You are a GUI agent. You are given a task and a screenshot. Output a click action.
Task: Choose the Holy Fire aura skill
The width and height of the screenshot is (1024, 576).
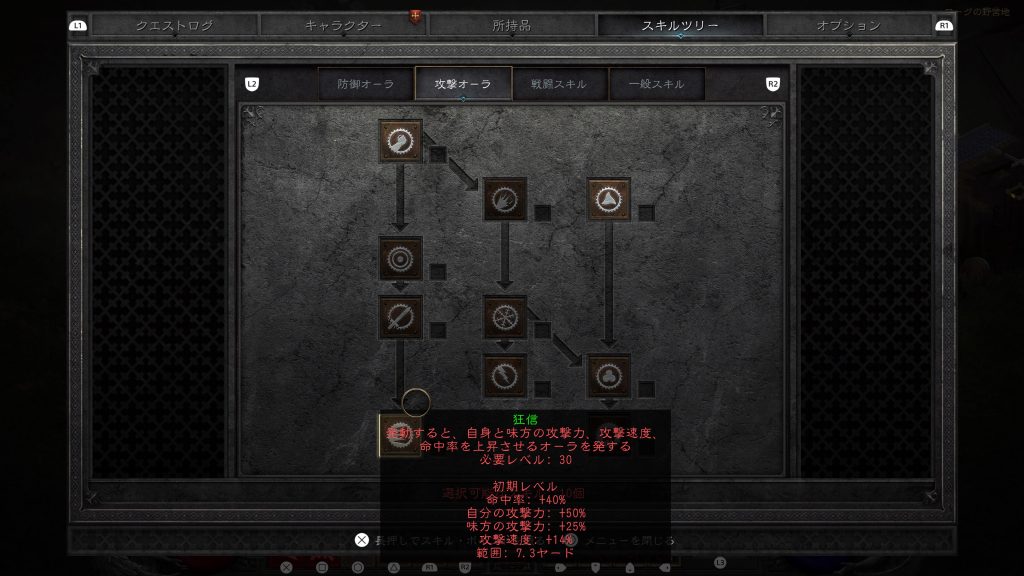pyautogui.click(x=505, y=199)
